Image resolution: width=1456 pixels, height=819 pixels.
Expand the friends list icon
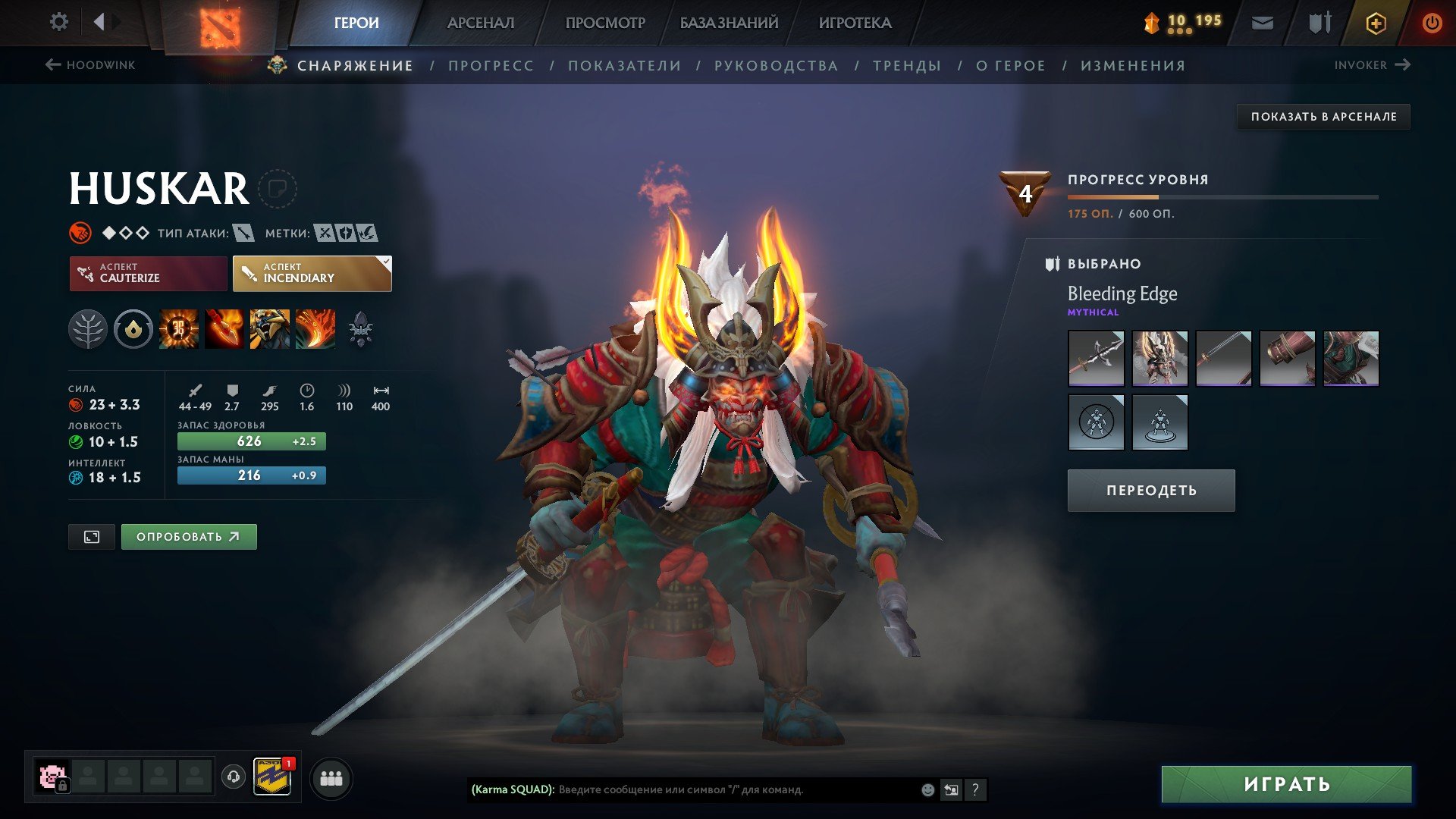coord(331,777)
